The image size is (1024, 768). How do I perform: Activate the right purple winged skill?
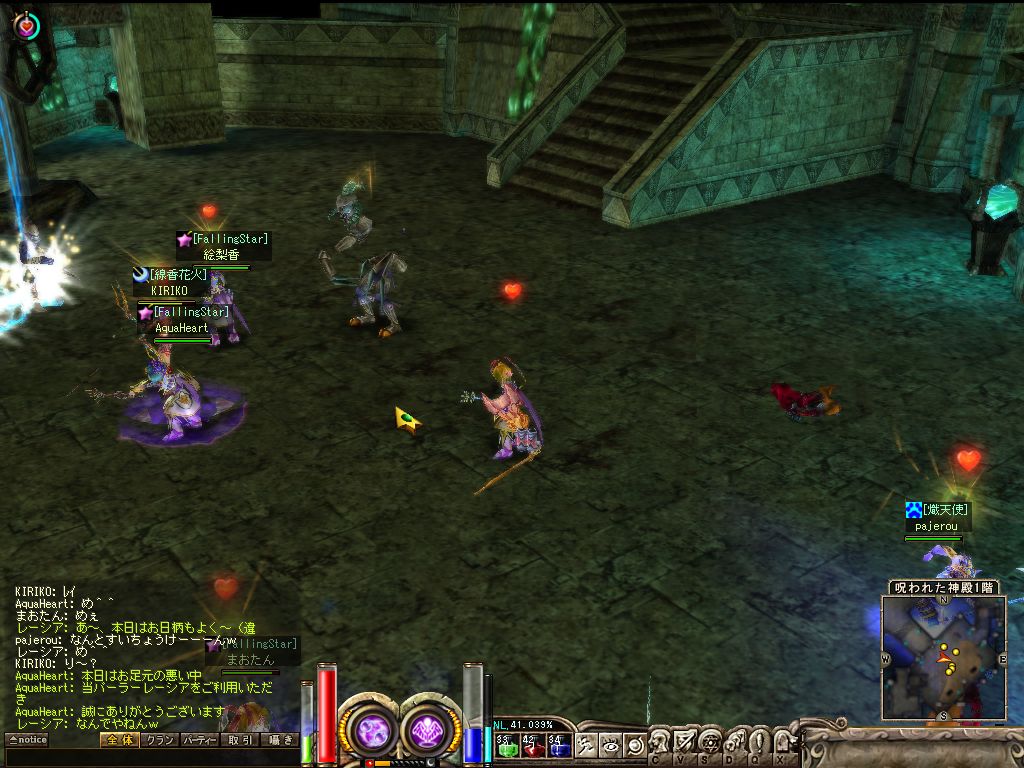point(430,729)
